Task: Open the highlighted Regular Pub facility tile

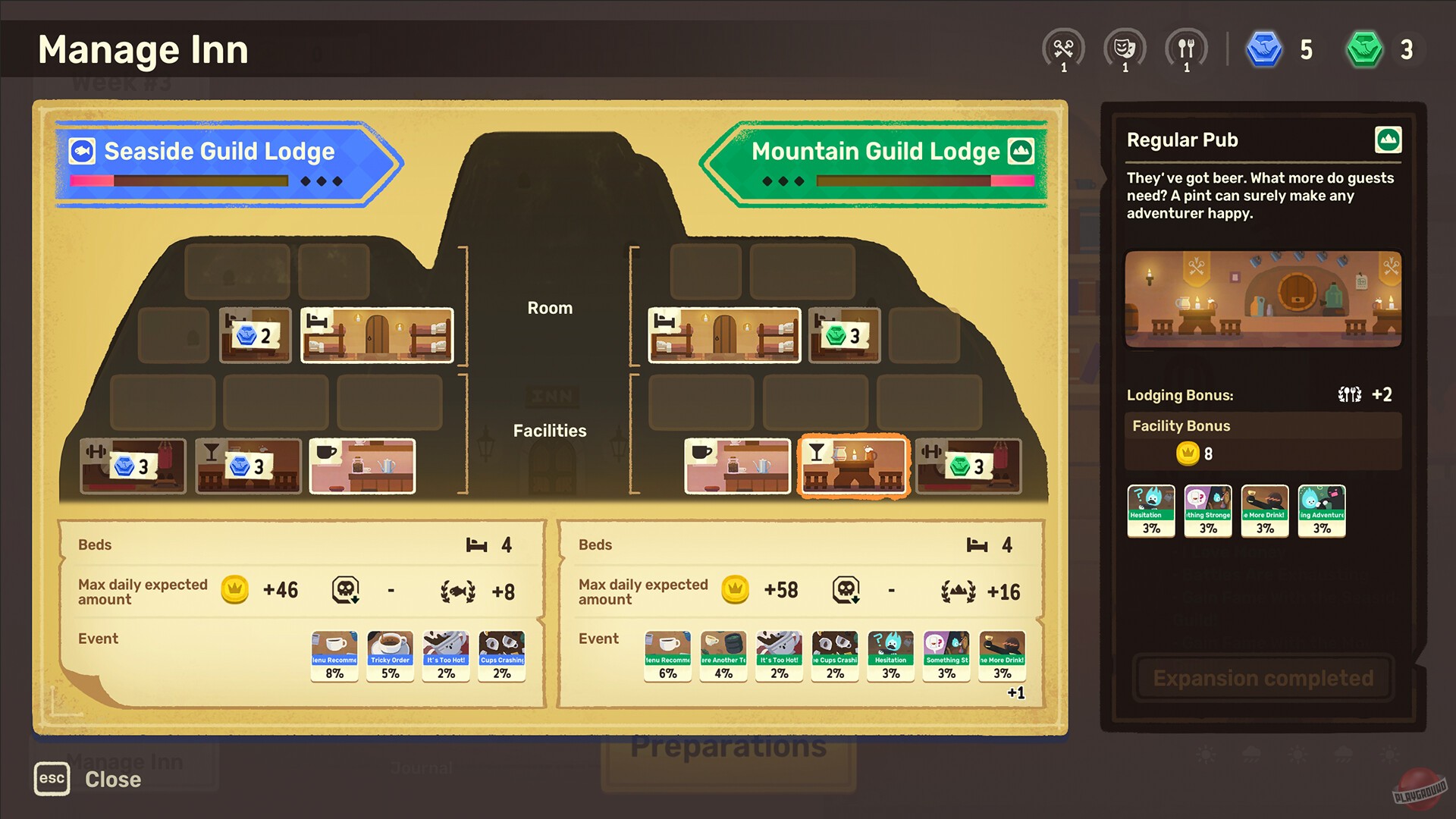Action: 853,466
